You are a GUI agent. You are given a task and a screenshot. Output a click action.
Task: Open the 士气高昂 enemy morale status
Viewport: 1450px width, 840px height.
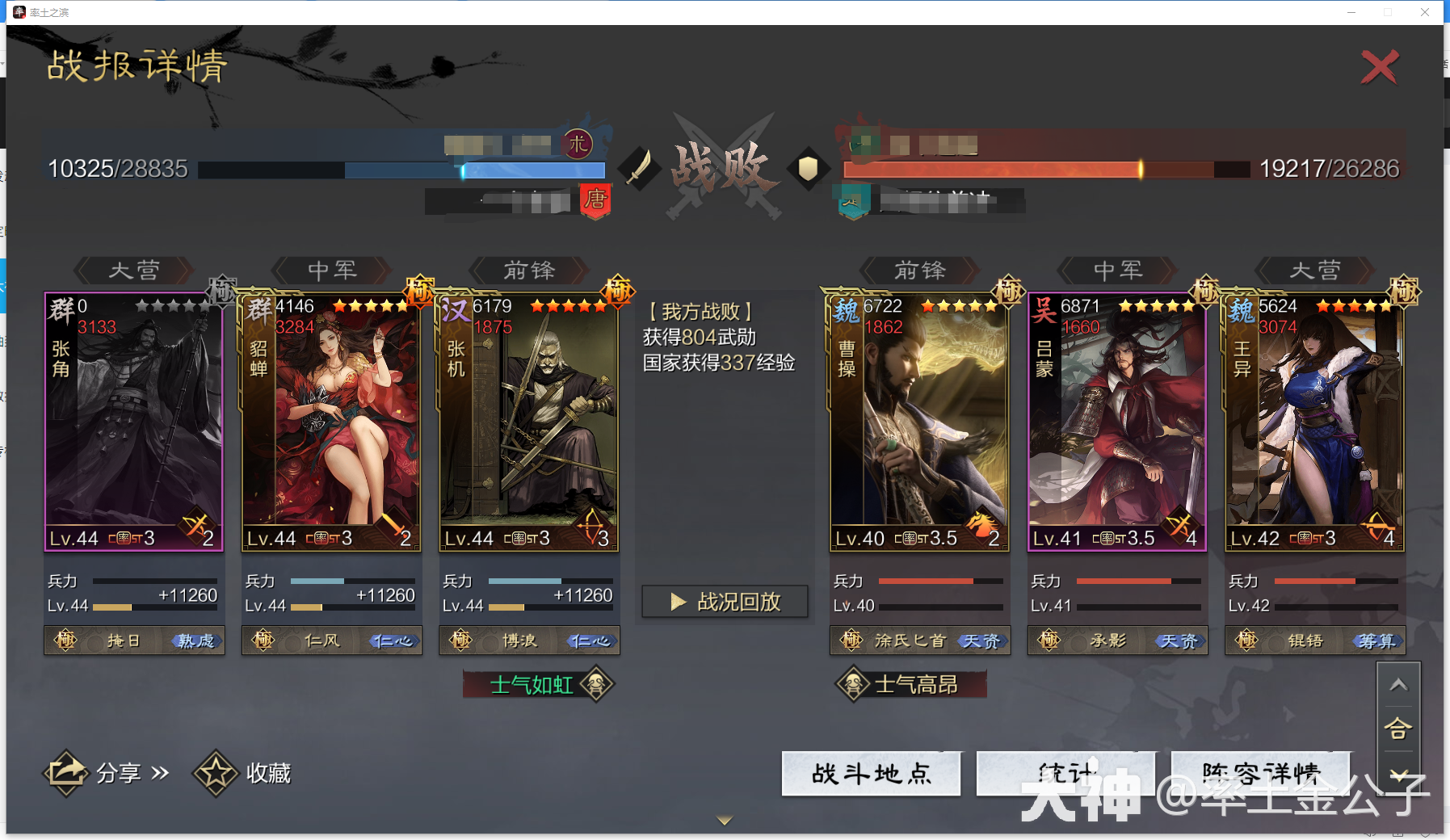click(911, 685)
